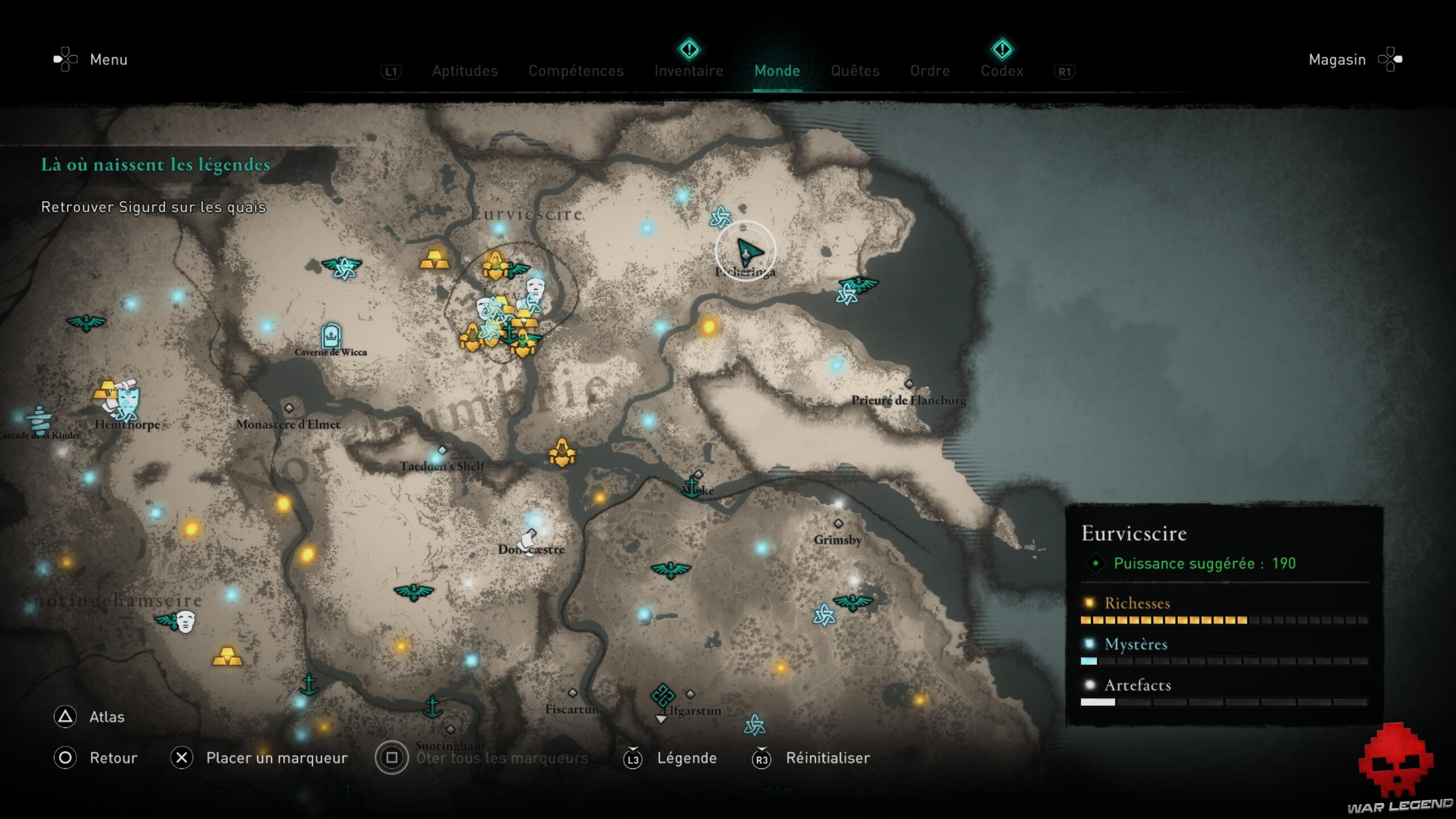
Task: Select the Prieuré de Flaneburg marker
Action: click(x=909, y=384)
